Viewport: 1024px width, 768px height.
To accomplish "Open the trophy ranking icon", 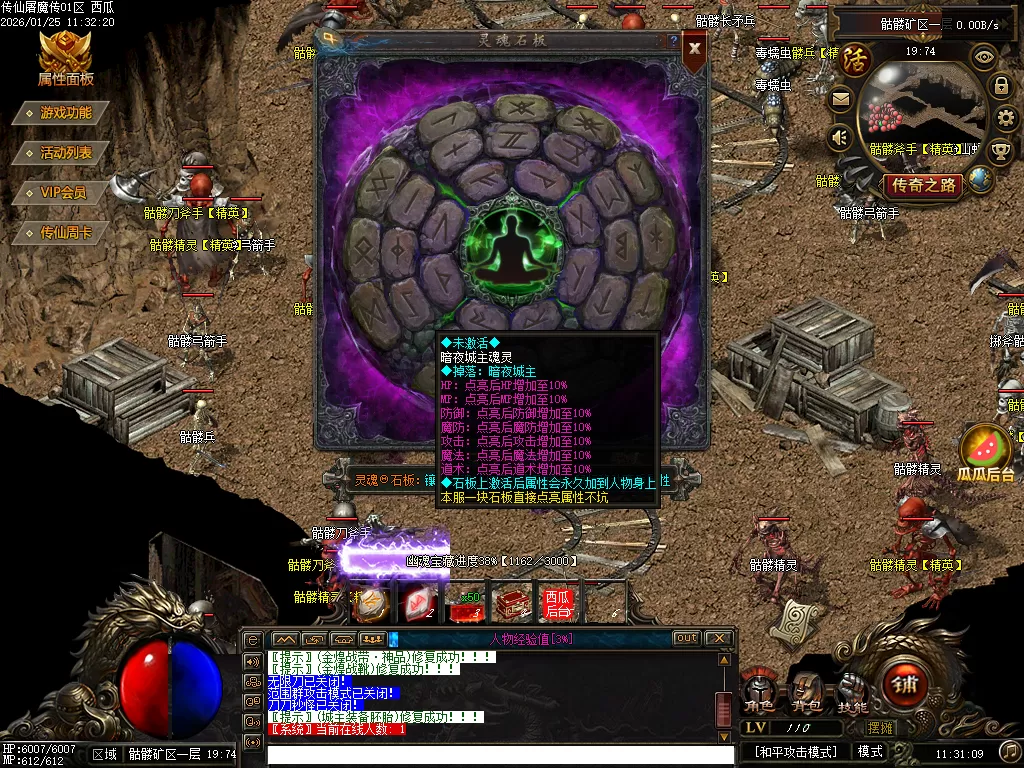I will [999, 151].
